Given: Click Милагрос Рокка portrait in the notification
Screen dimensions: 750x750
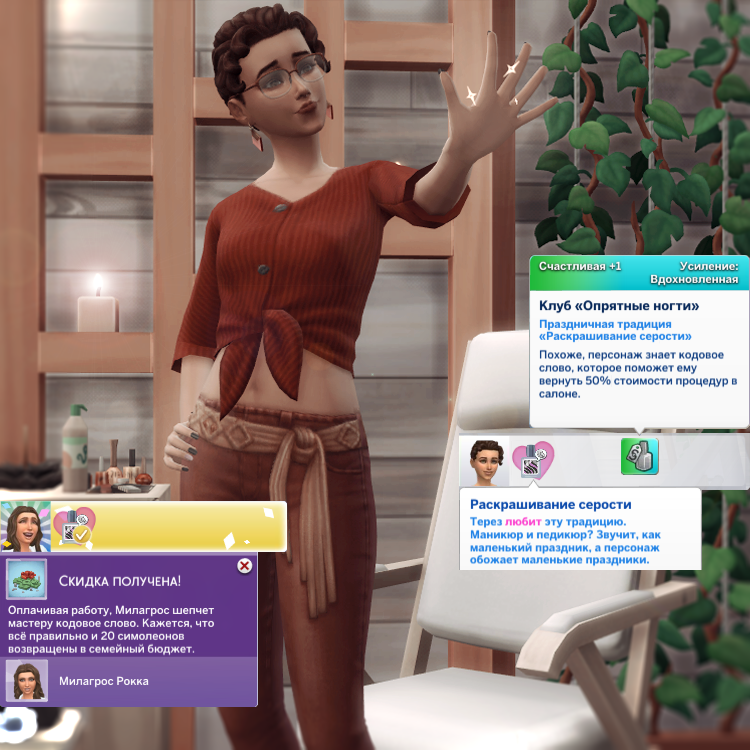Looking at the screenshot, I should coord(25,681).
